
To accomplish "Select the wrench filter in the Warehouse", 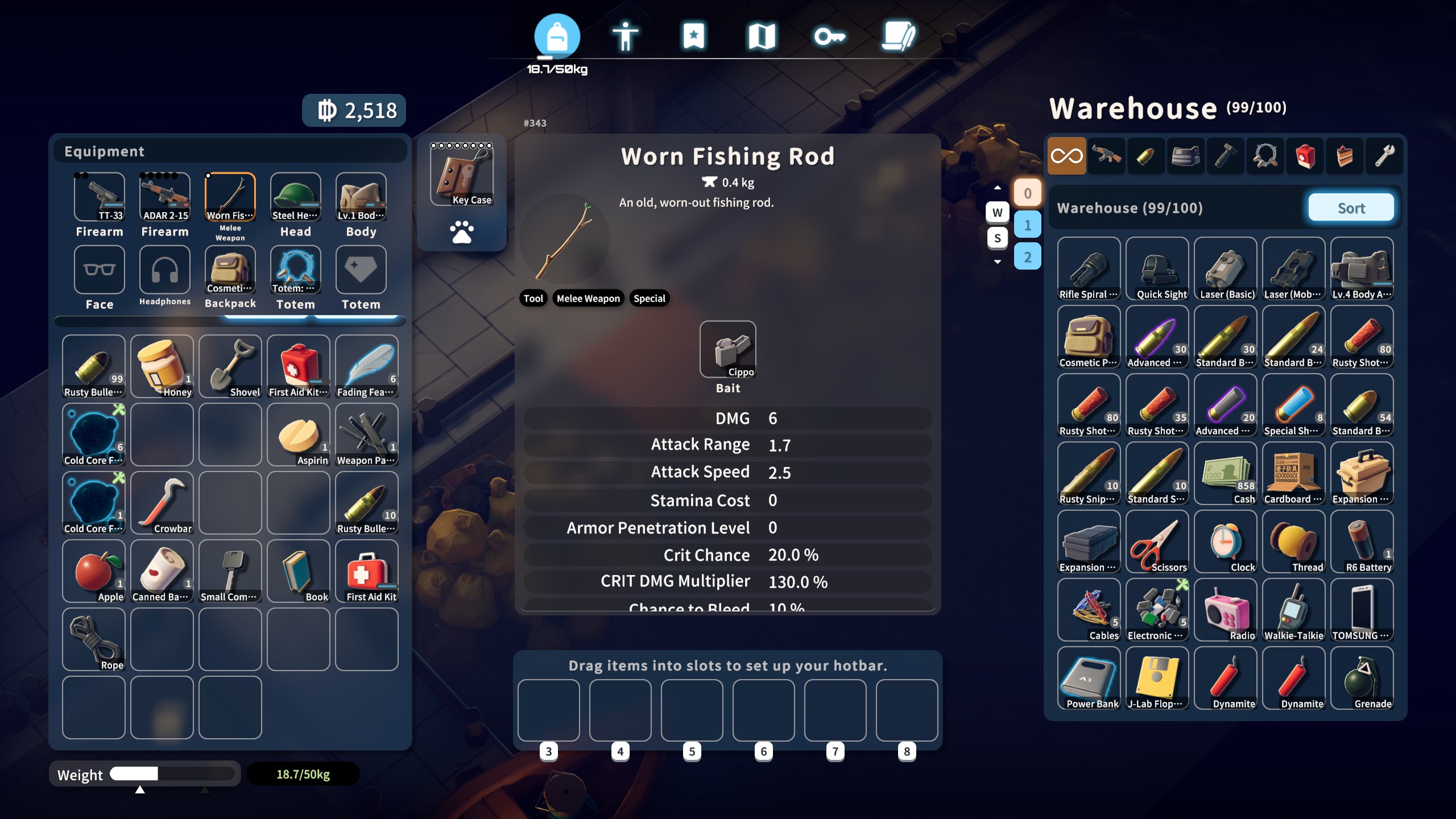I will tap(1384, 155).
